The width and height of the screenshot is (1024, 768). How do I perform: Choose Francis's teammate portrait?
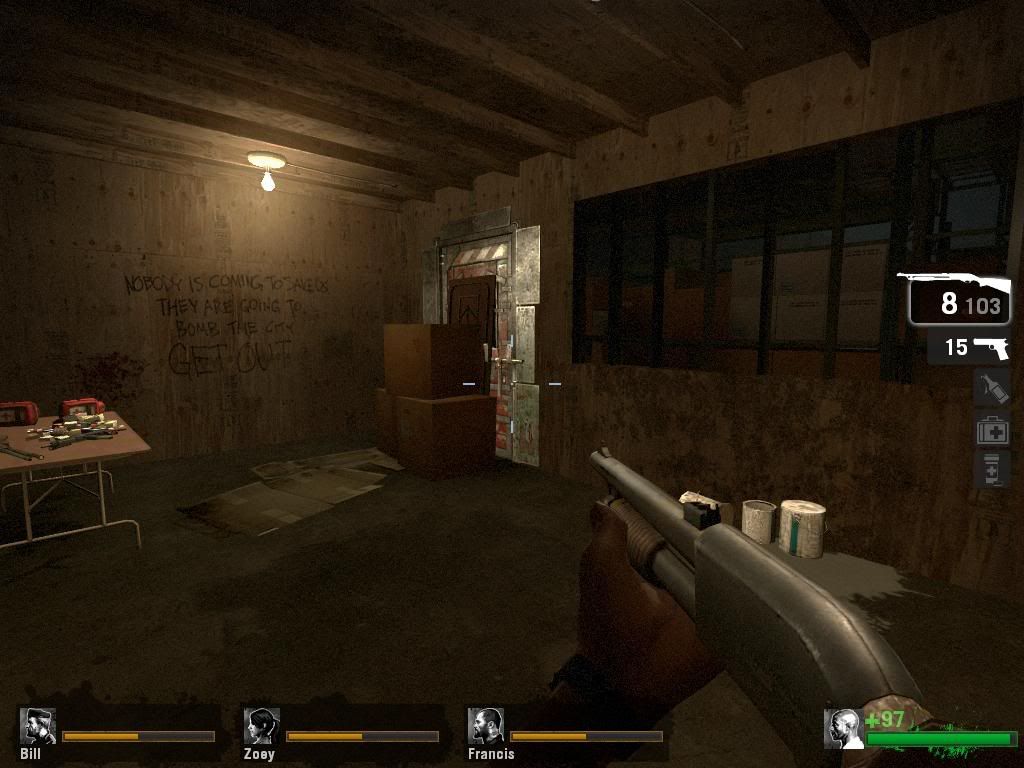pos(486,726)
